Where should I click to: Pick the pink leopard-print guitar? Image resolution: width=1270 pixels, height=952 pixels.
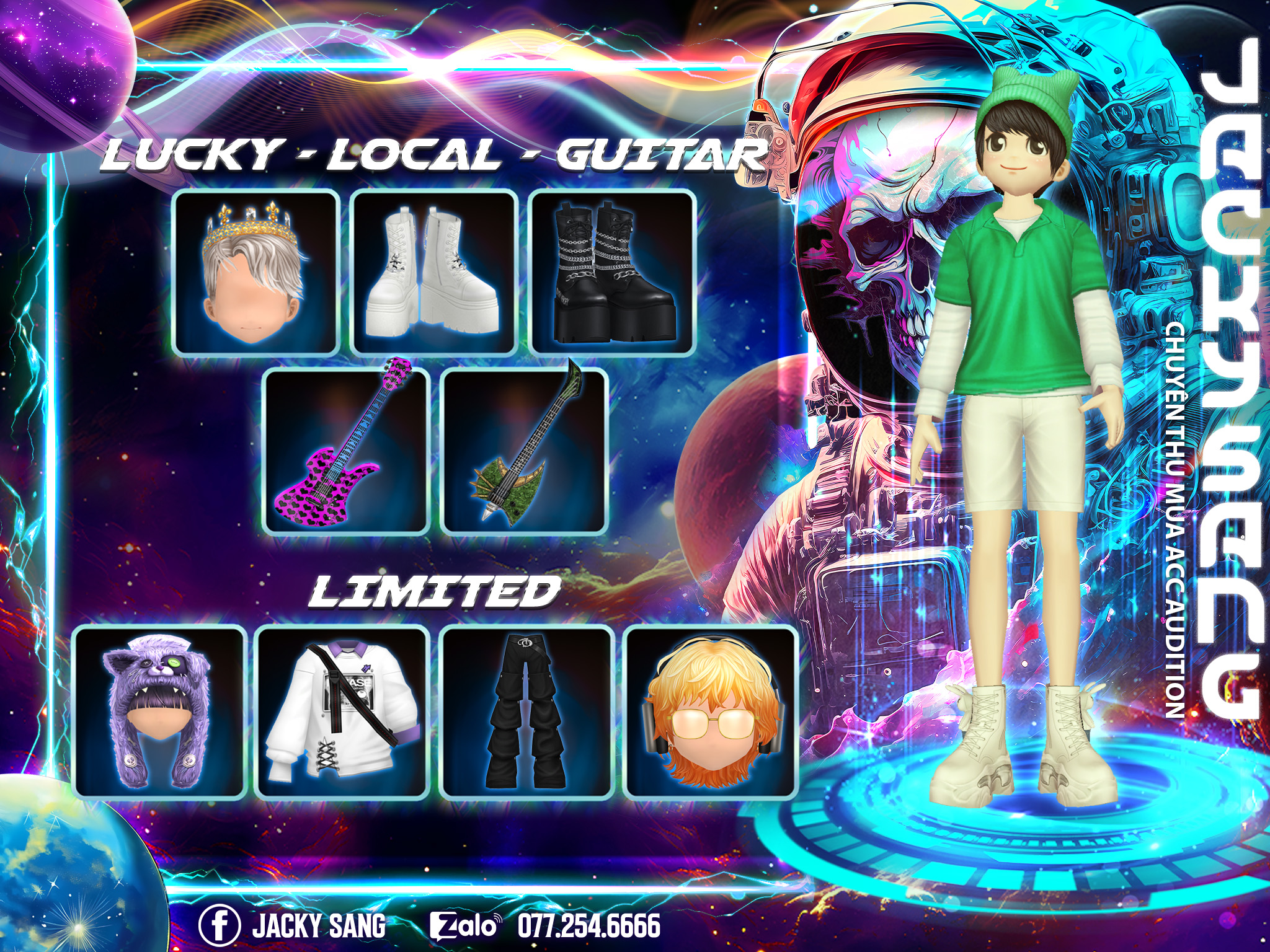pyautogui.click(x=346, y=451)
